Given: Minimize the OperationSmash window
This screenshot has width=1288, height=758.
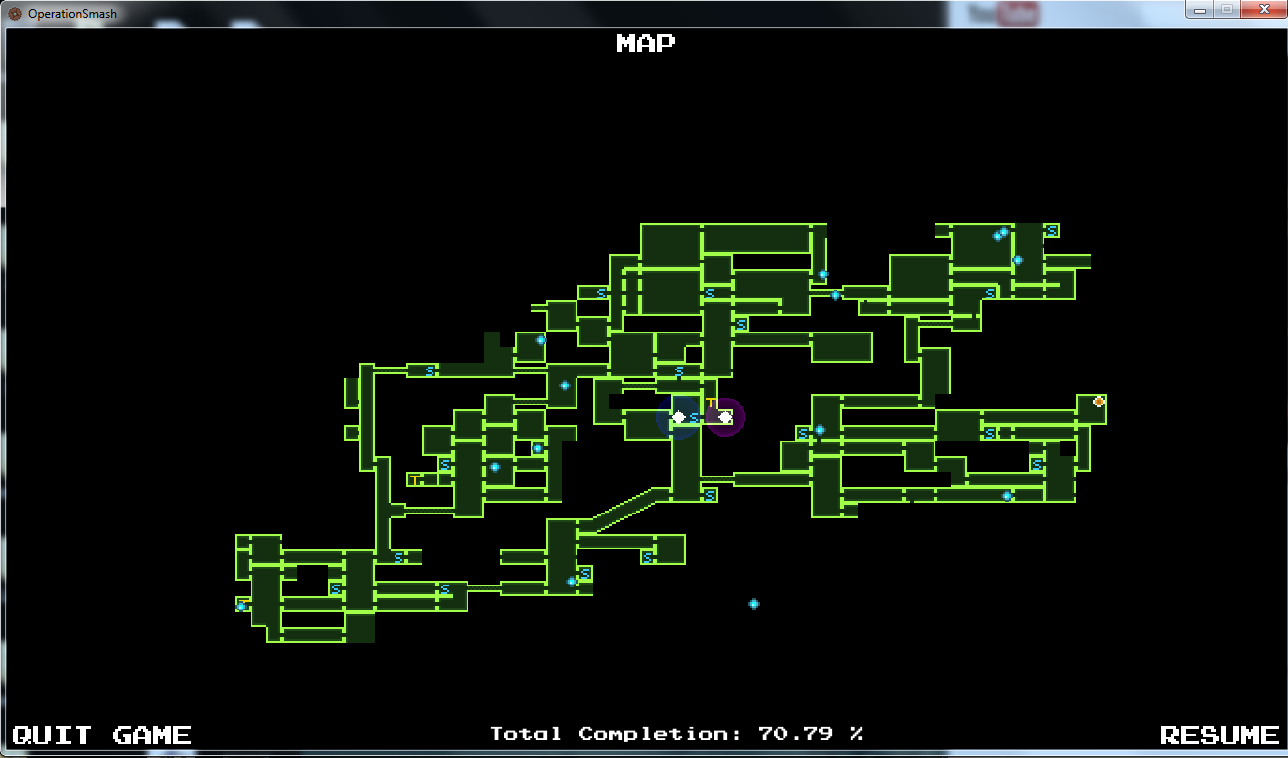Looking at the screenshot, I should click(x=1200, y=9).
